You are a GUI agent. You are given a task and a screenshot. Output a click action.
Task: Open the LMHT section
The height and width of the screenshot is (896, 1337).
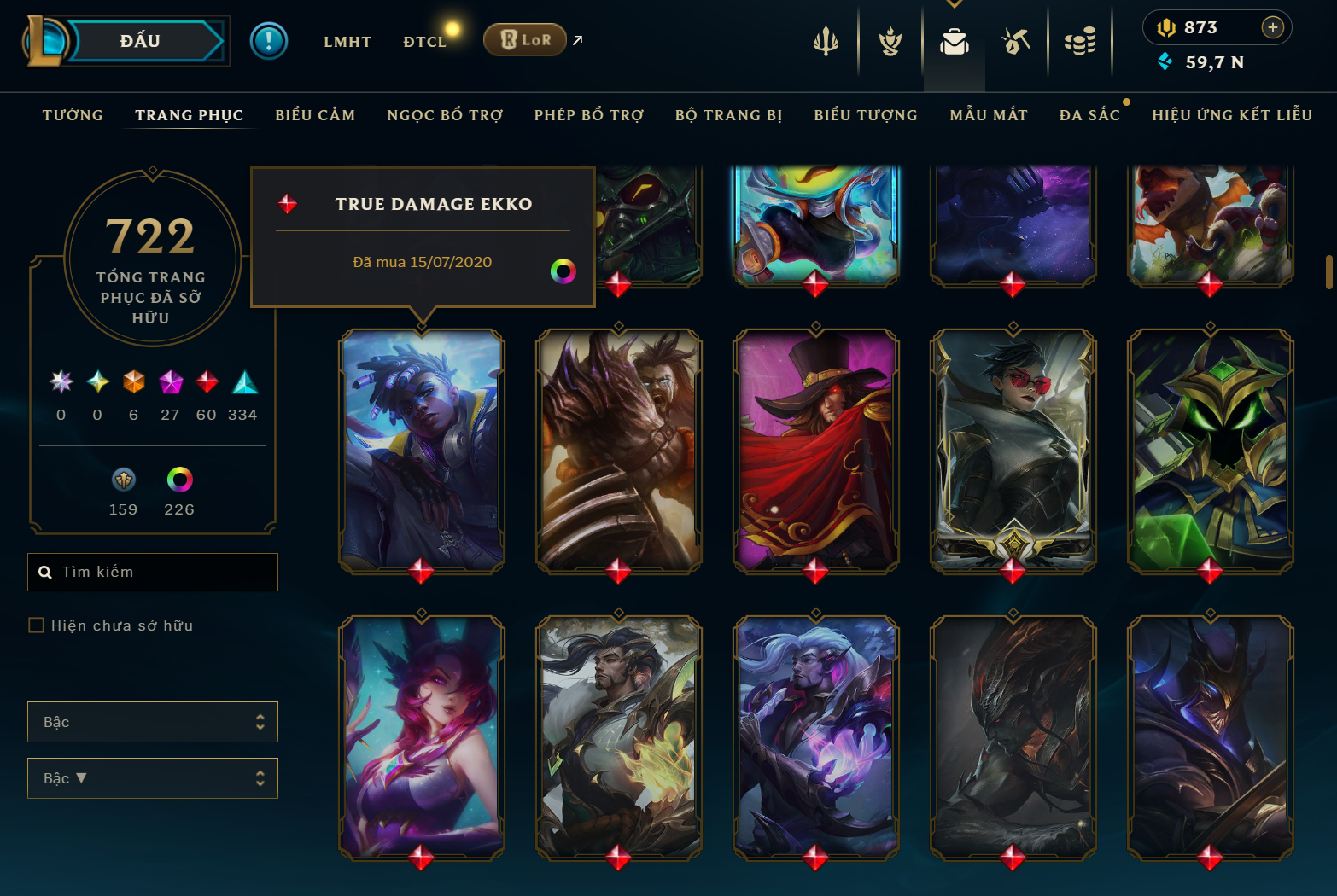(x=347, y=42)
